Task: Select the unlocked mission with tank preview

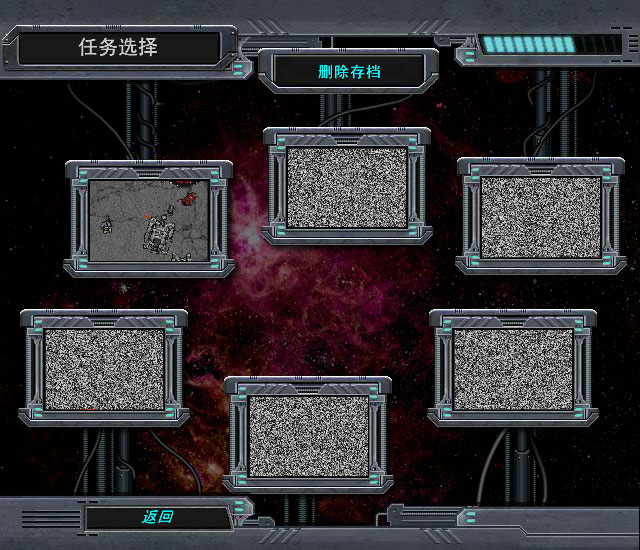Action: pyautogui.click(x=149, y=221)
